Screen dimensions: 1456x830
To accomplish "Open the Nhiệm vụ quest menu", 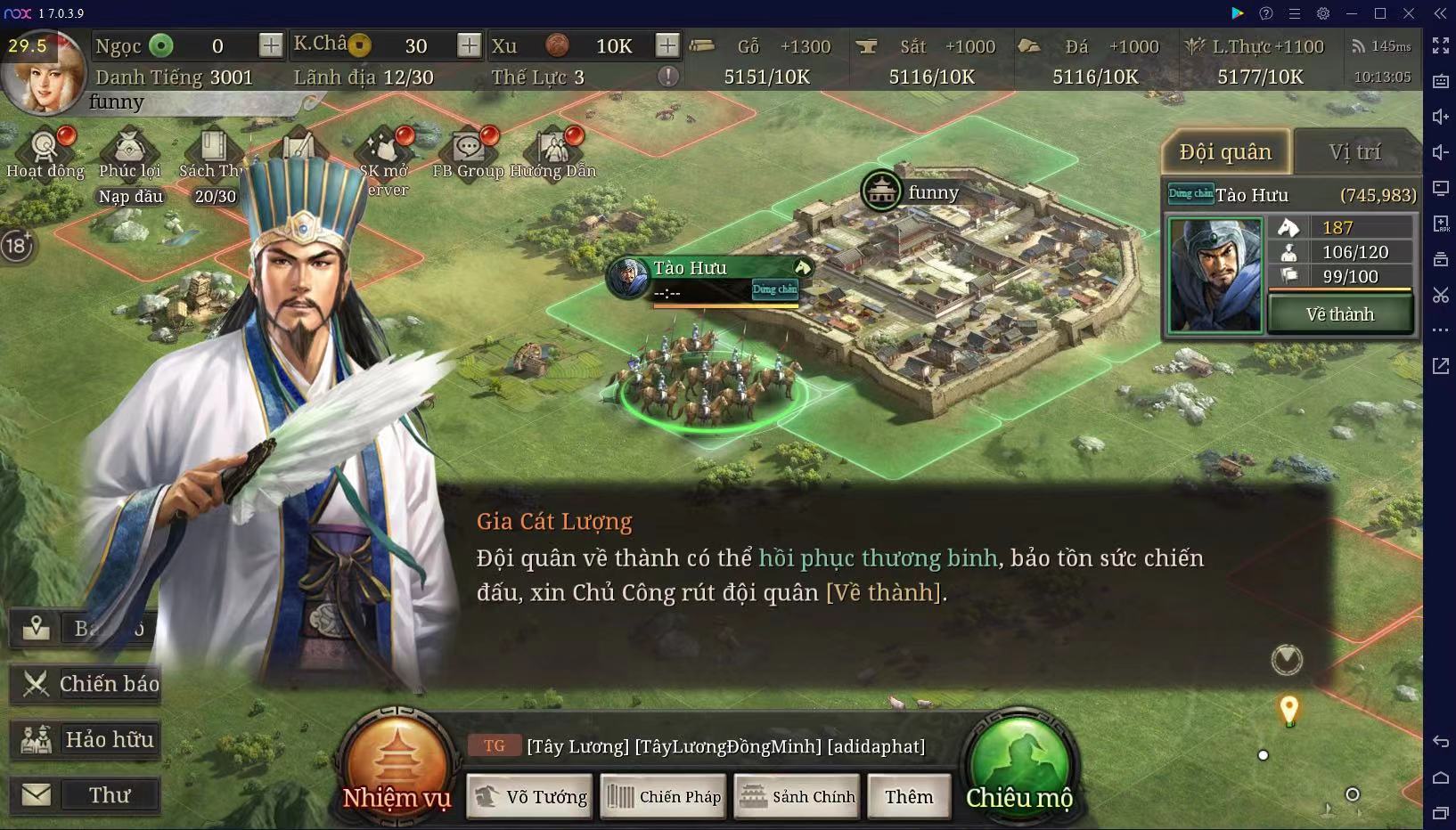I will [397, 765].
